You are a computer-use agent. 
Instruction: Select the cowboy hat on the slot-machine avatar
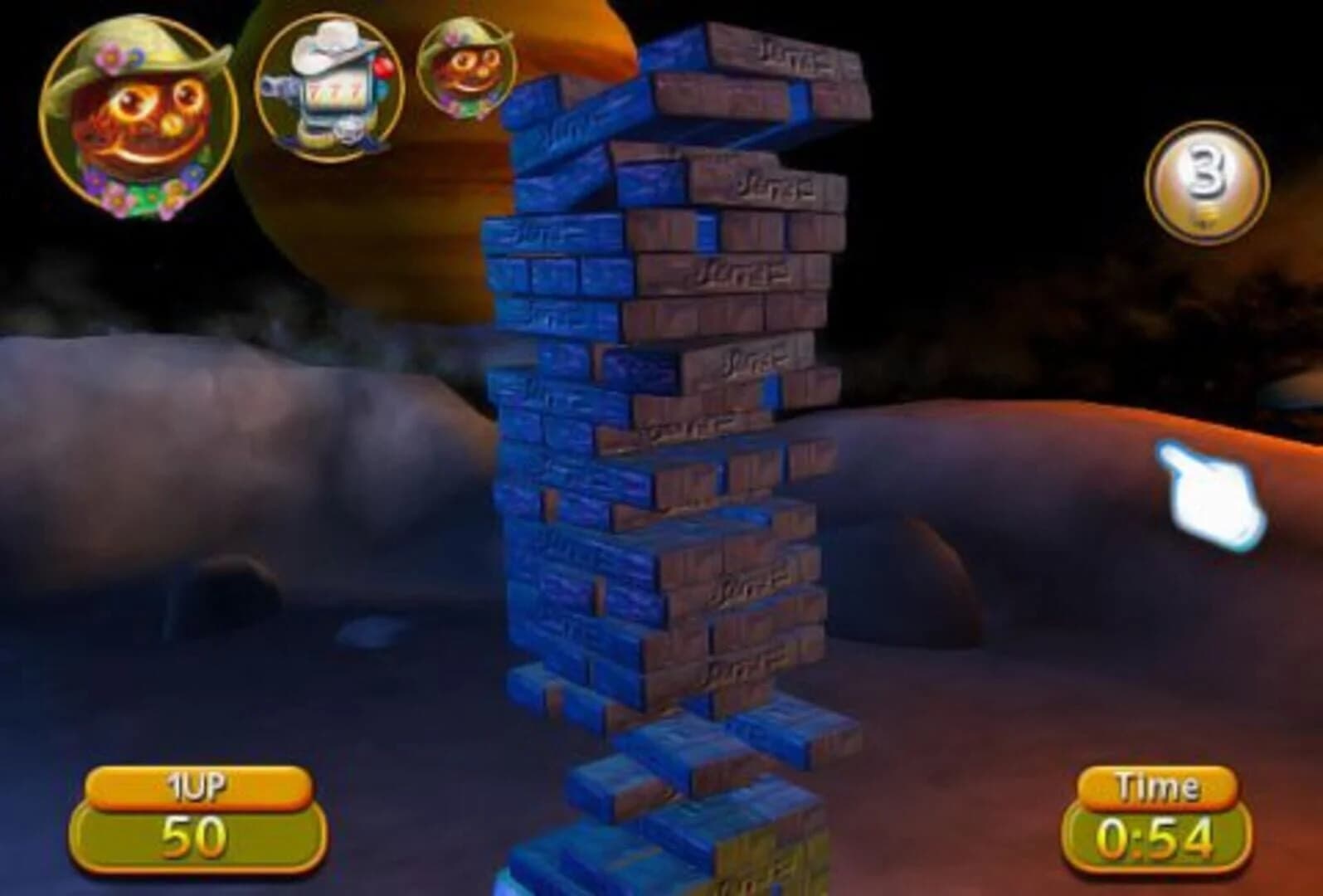coord(332,46)
